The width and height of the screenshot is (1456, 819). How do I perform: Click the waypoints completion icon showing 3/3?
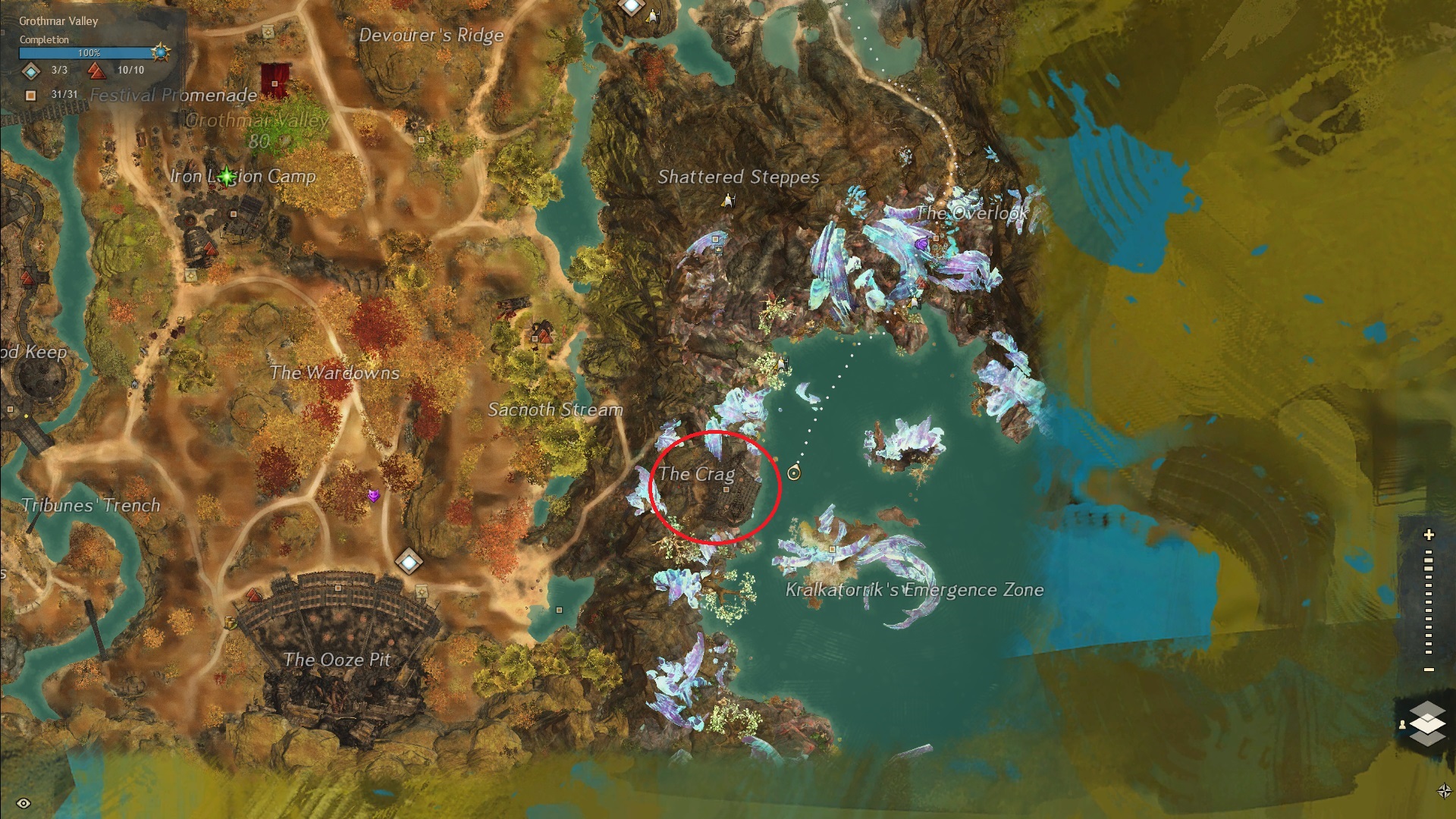click(x=31, y=71)
